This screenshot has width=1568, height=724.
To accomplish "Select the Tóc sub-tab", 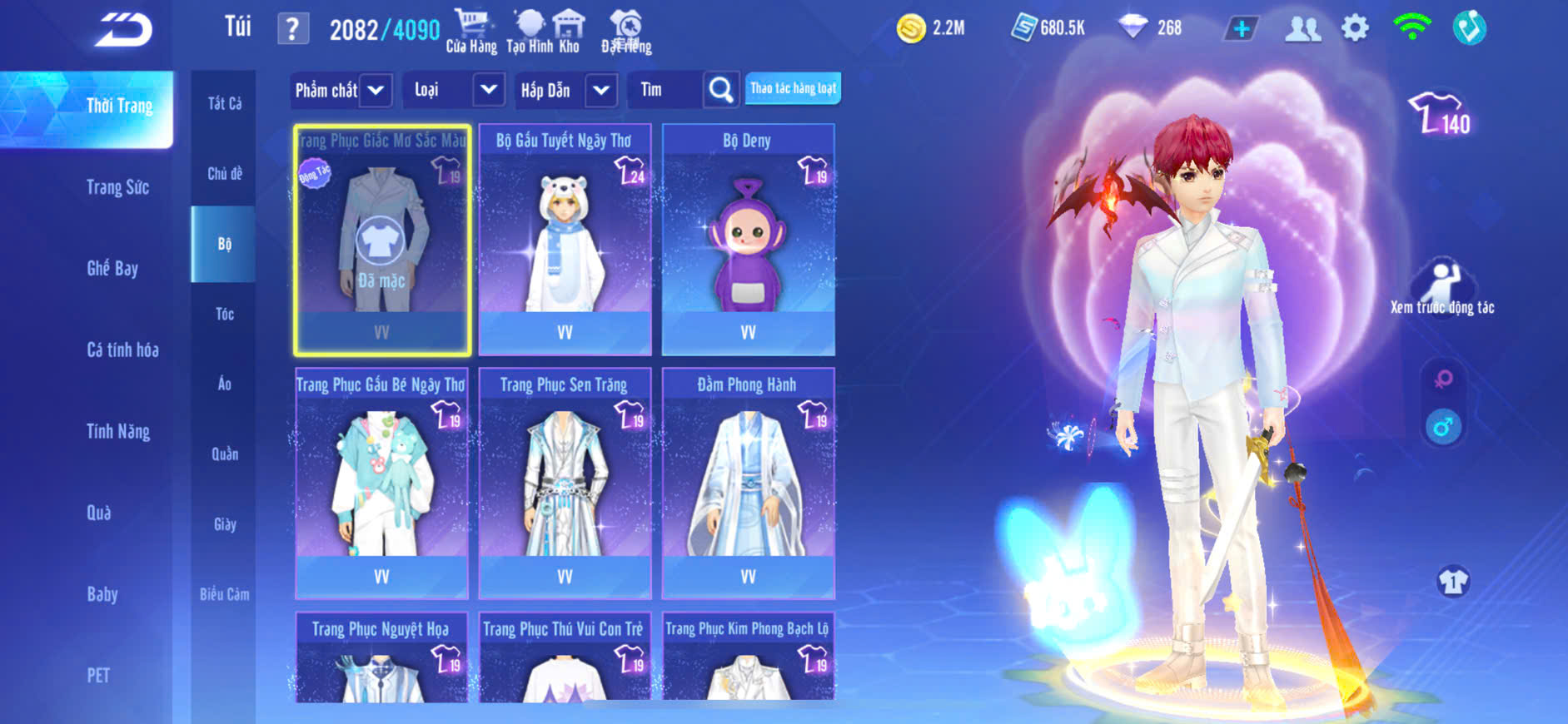I will [x=224, y=314].
